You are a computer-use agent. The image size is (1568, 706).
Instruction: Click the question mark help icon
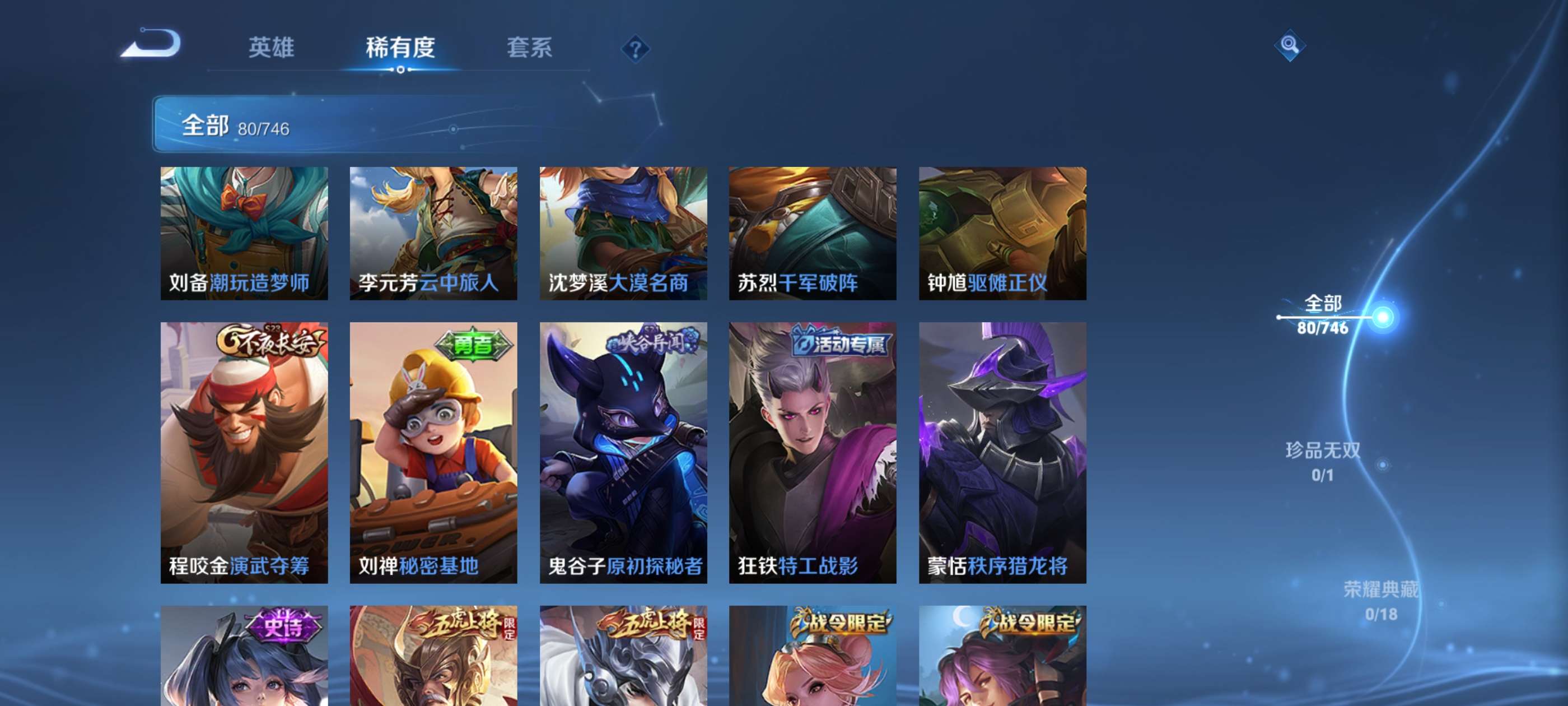tap(635, 49)
